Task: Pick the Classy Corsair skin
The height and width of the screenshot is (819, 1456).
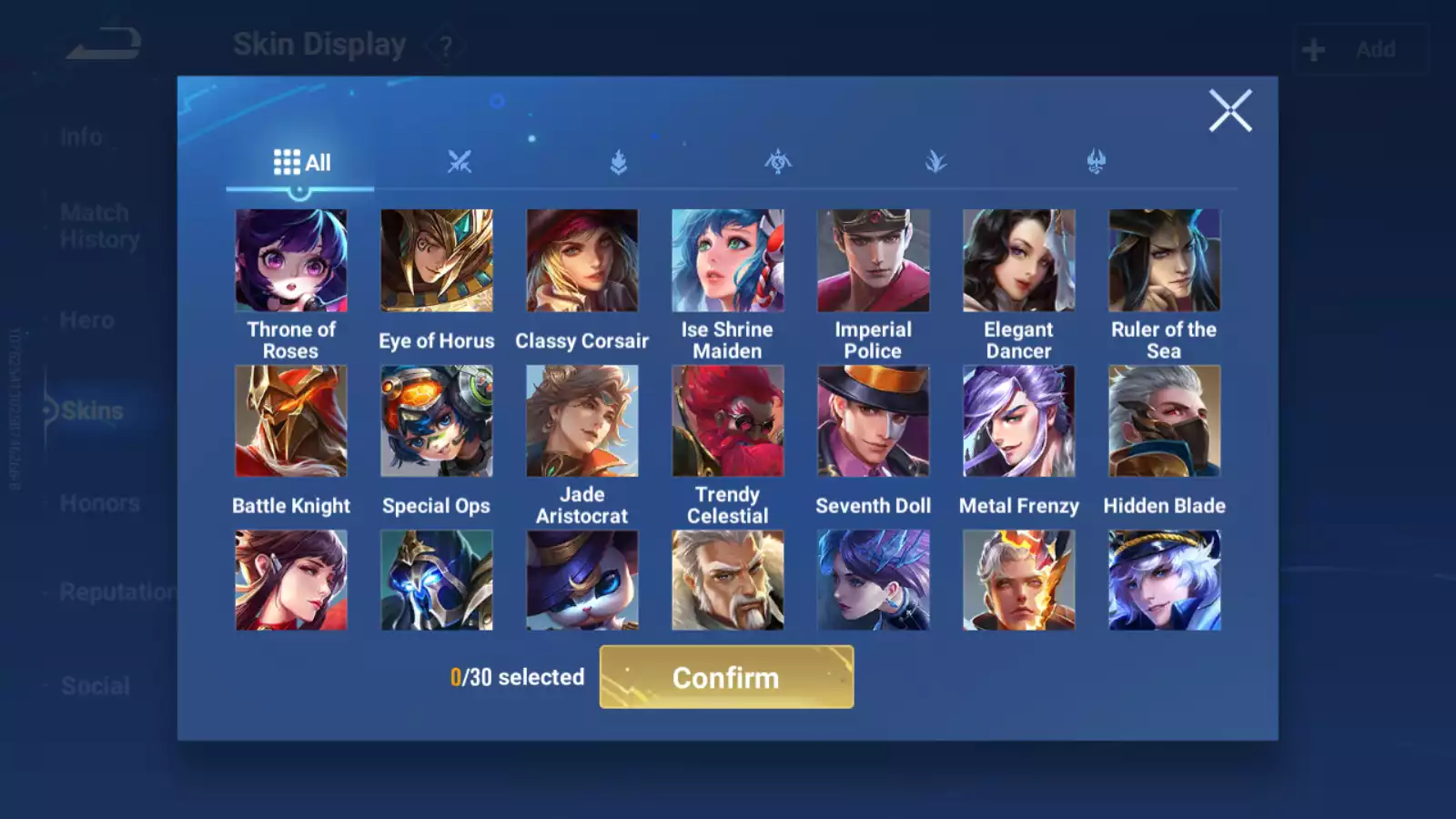Action: [x=582, y=261]
